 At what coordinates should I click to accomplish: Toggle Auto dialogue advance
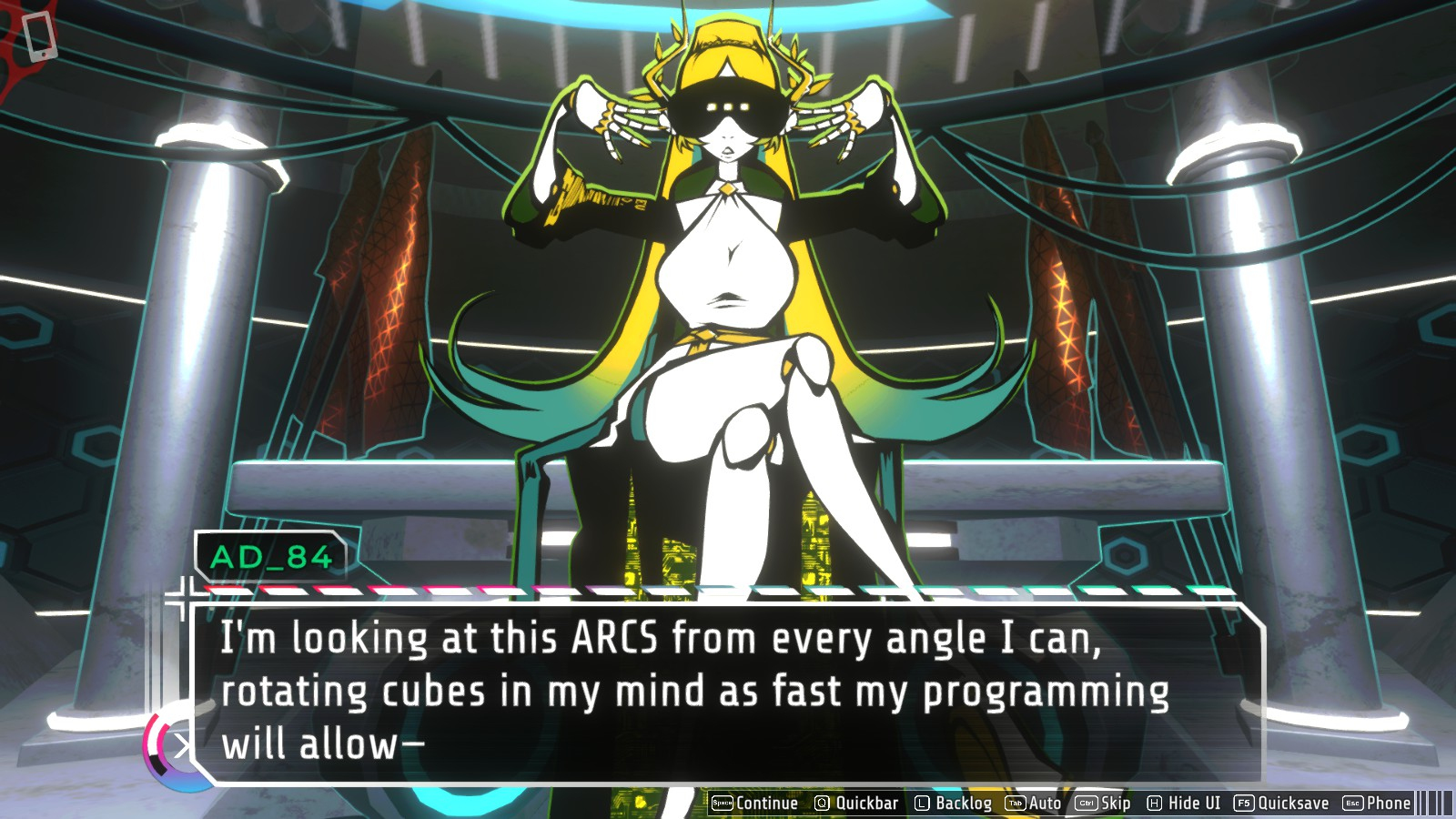click(x=1034, y=803)
